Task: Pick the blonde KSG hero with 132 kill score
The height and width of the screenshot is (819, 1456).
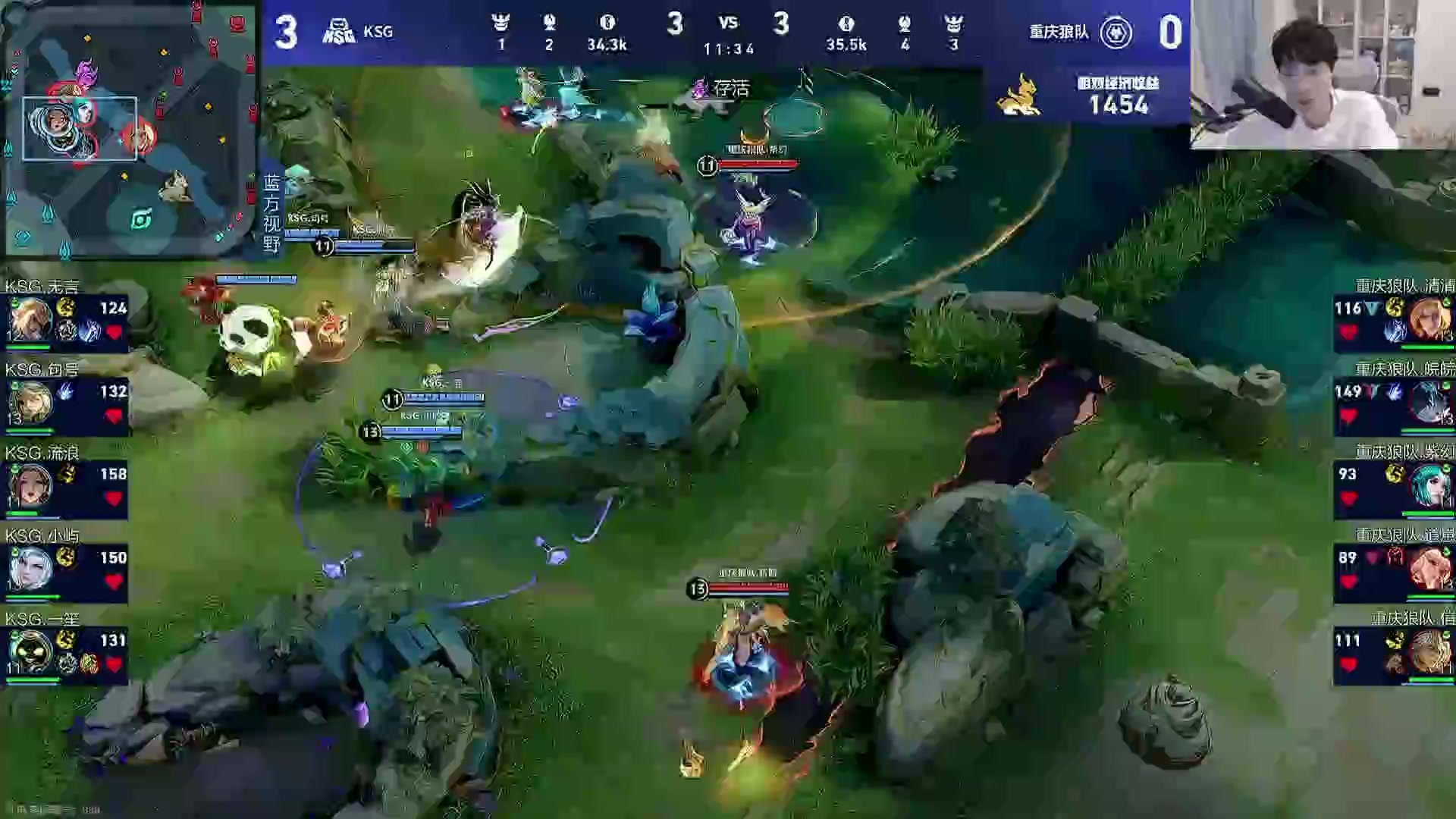Action: 30,402
